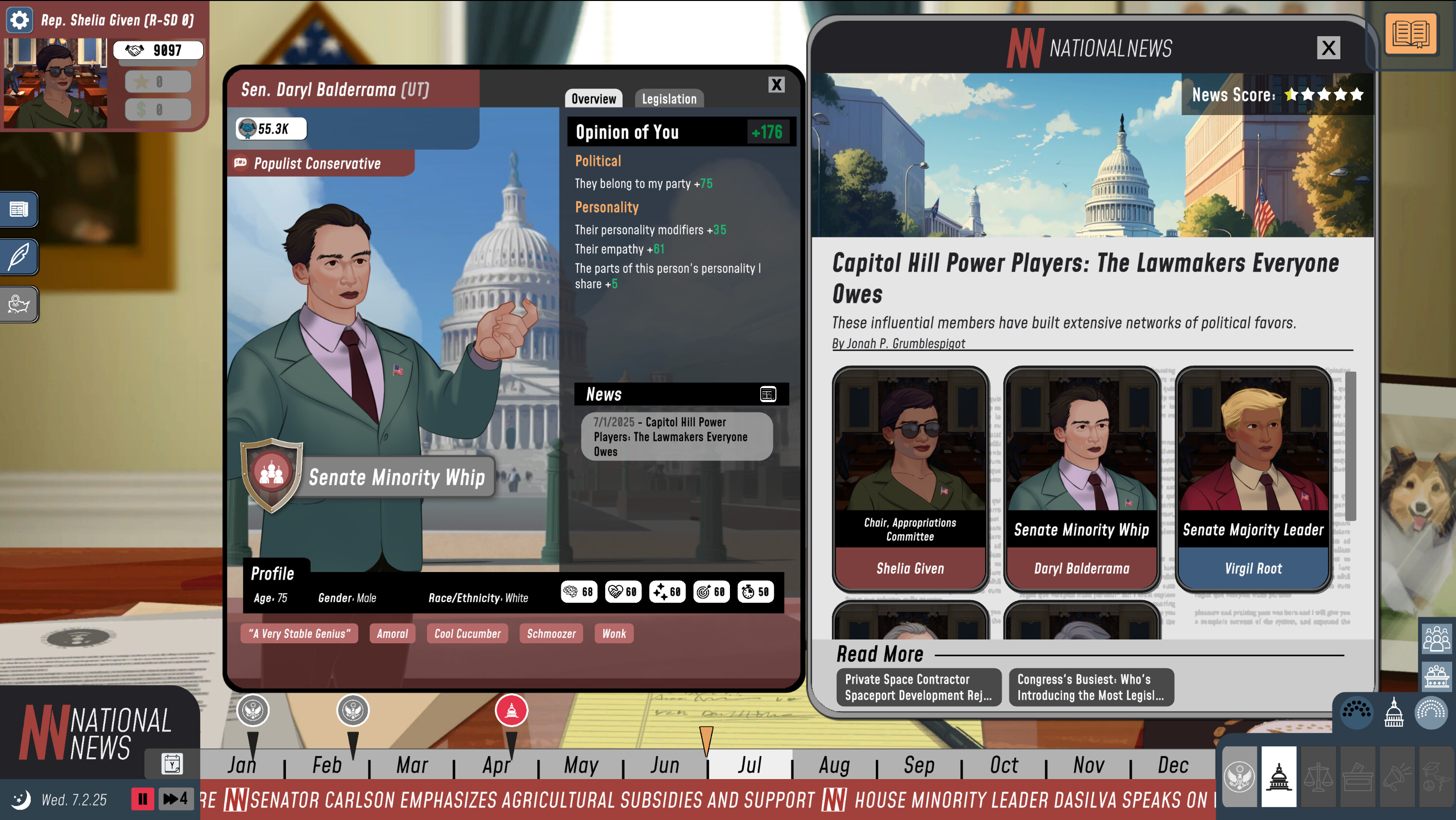Open the newspaper panel from the left sidebar
The image size is (1456, 820).
(x=19, y=209)
